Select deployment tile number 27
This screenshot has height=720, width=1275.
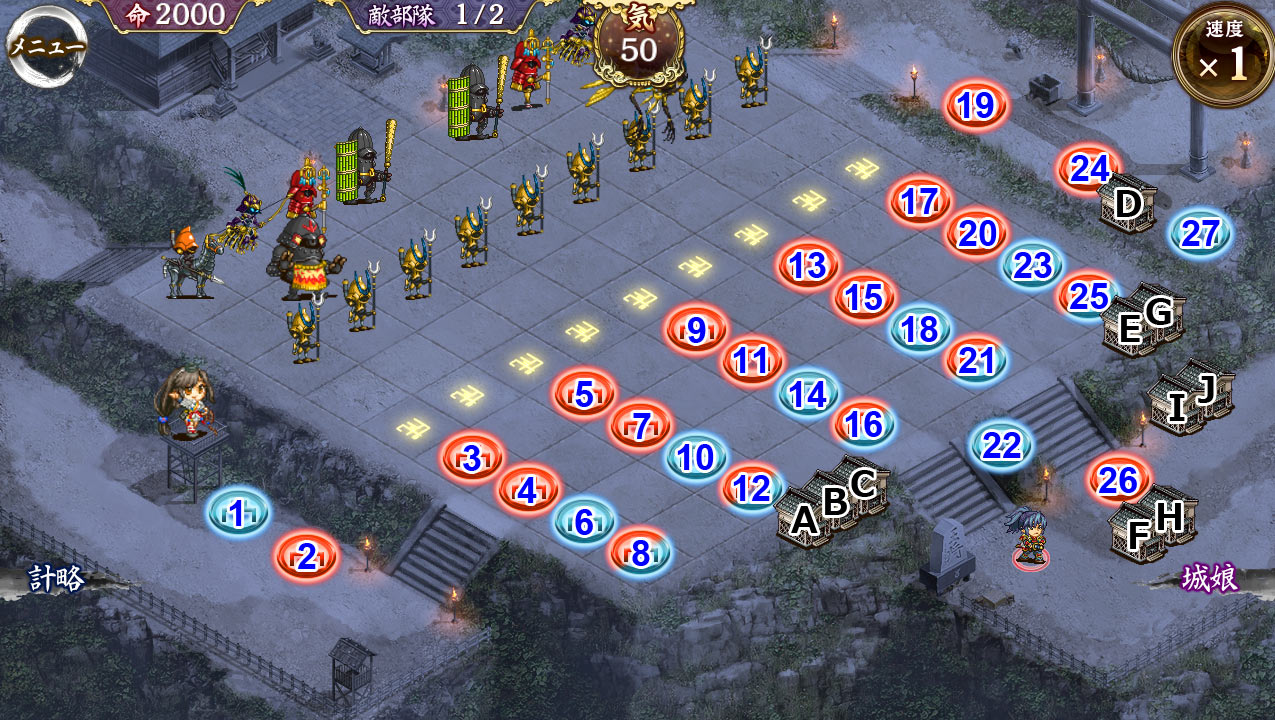point(1200,233)
